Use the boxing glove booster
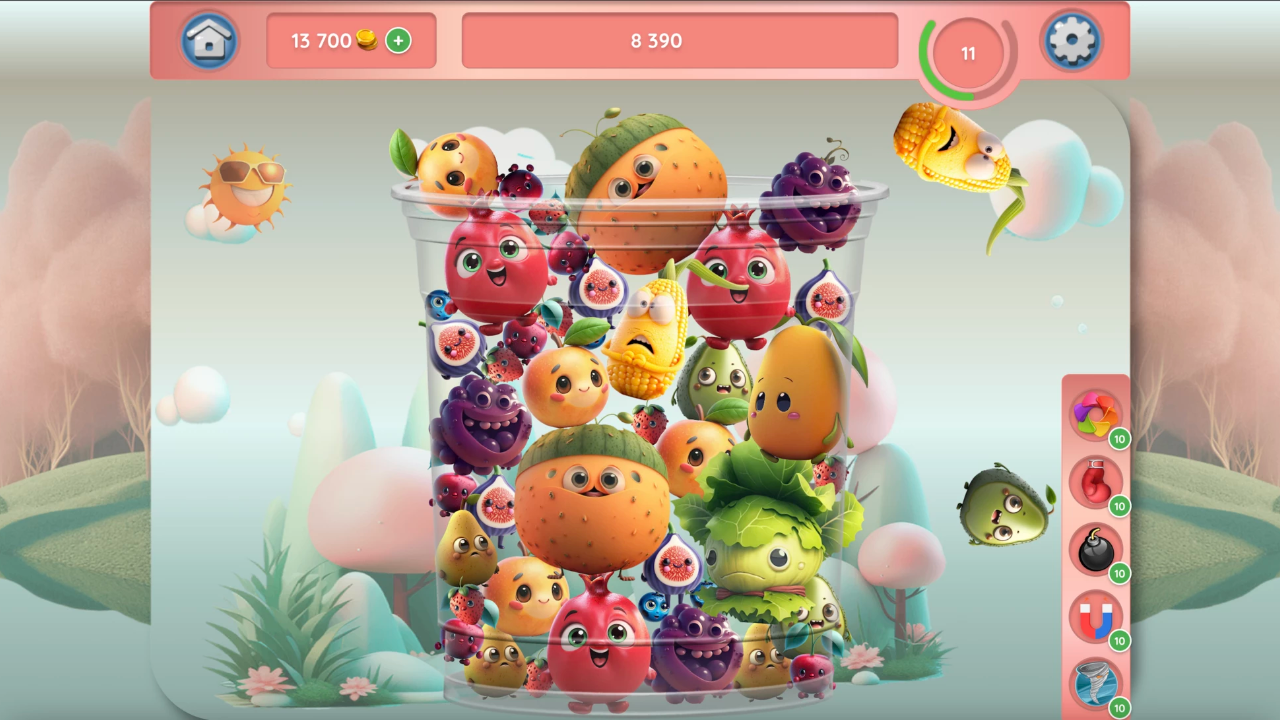 [1096, 483]
